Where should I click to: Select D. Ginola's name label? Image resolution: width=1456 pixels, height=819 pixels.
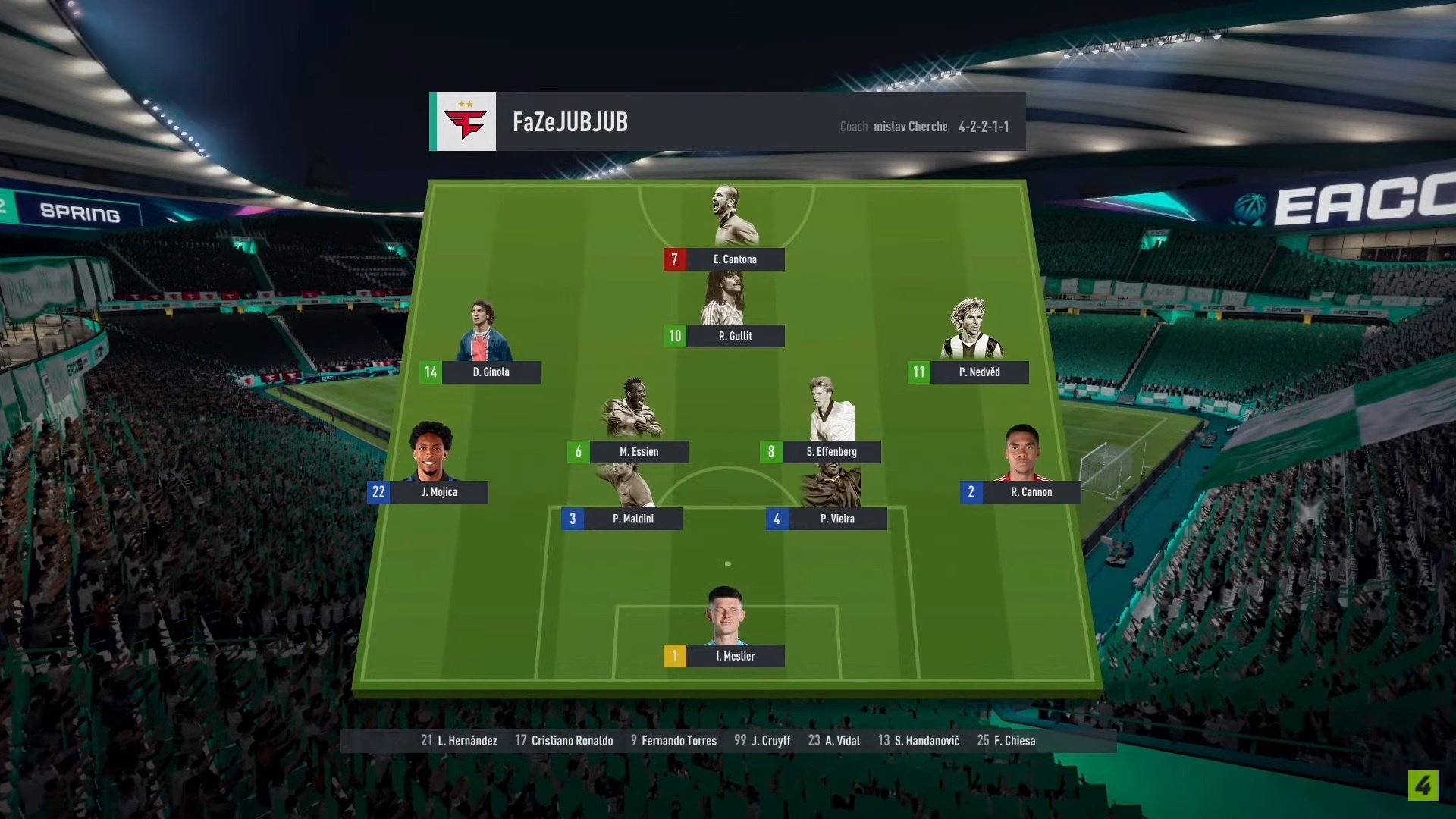(x=491, y=372)
